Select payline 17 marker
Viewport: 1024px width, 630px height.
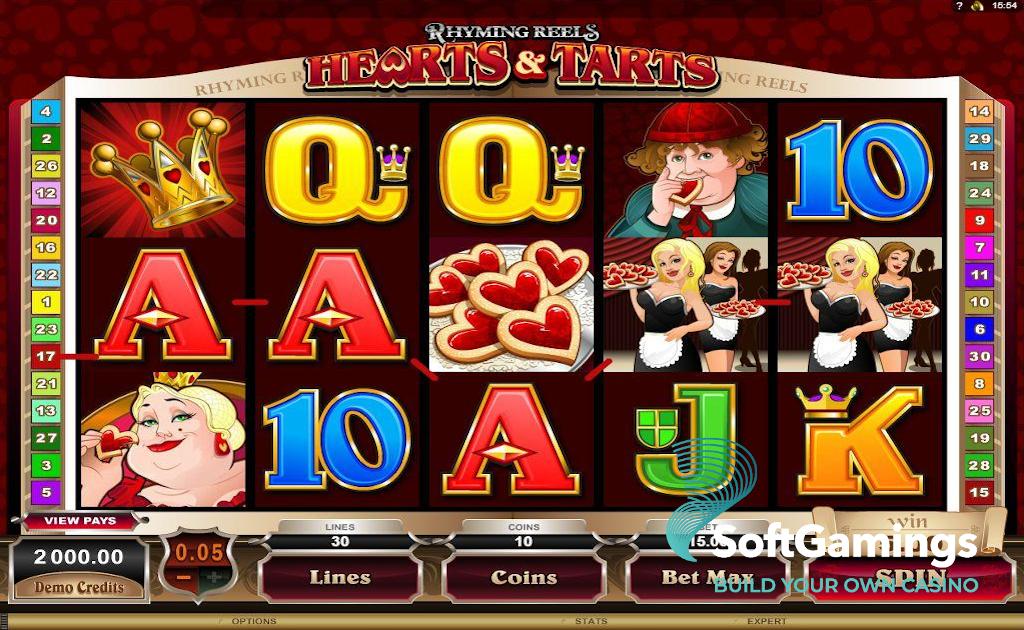tap(46, 355)
